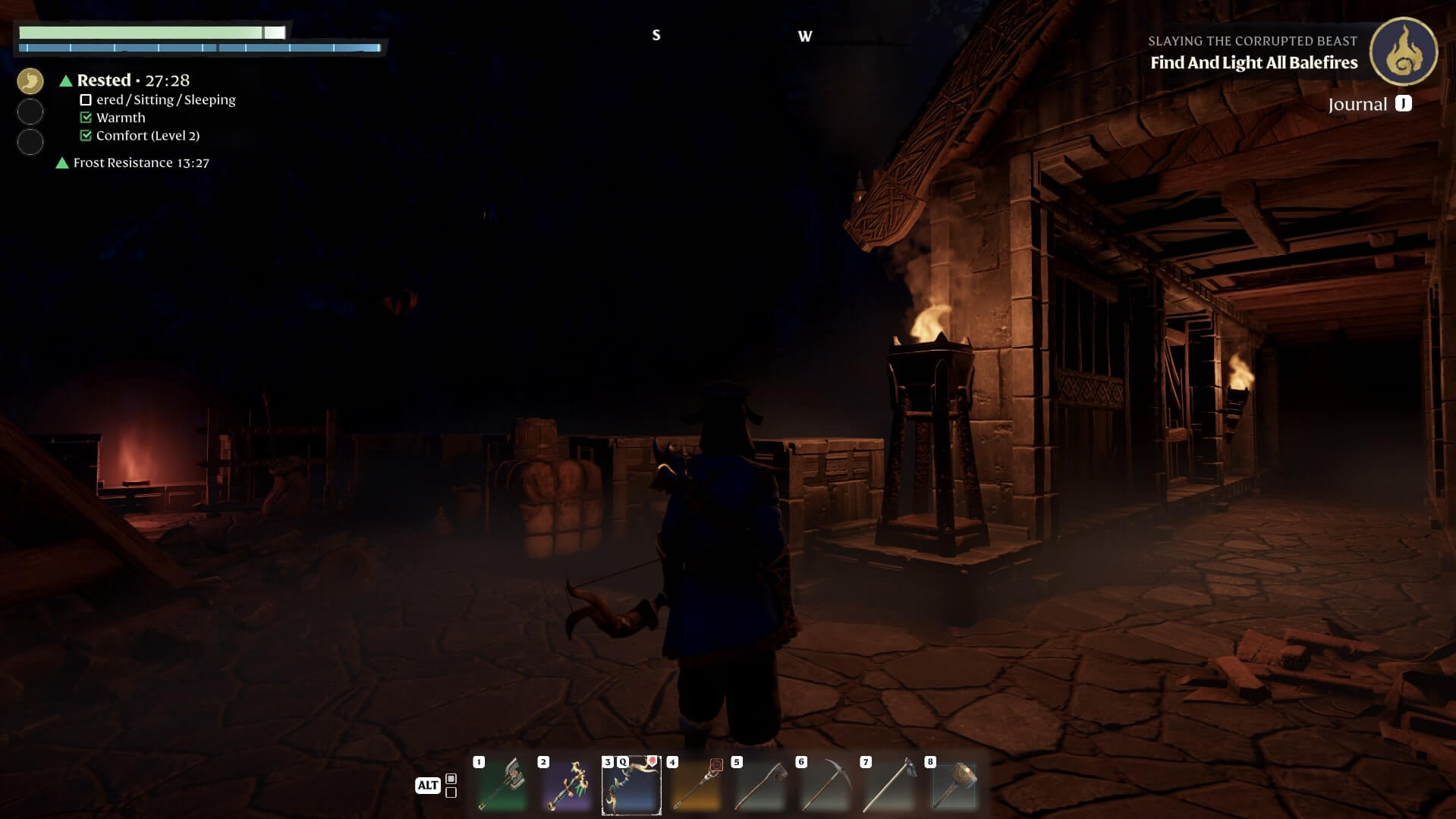The width and height of the screenshot is (1456, 819).
Task: Select the staff in the orange slot
Action: coord(696,786)
